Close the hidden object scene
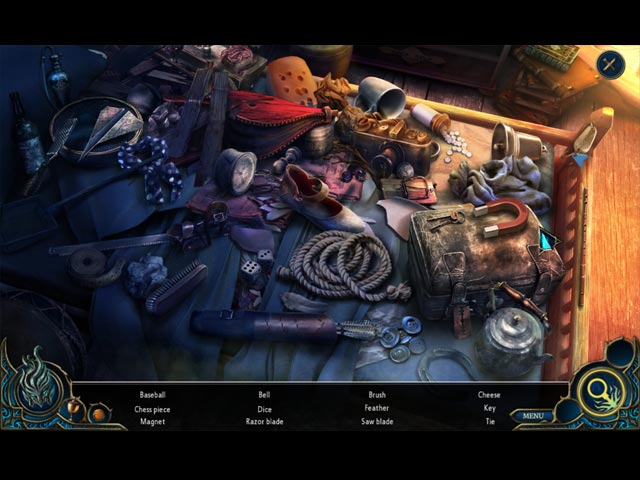 point(609,65)
